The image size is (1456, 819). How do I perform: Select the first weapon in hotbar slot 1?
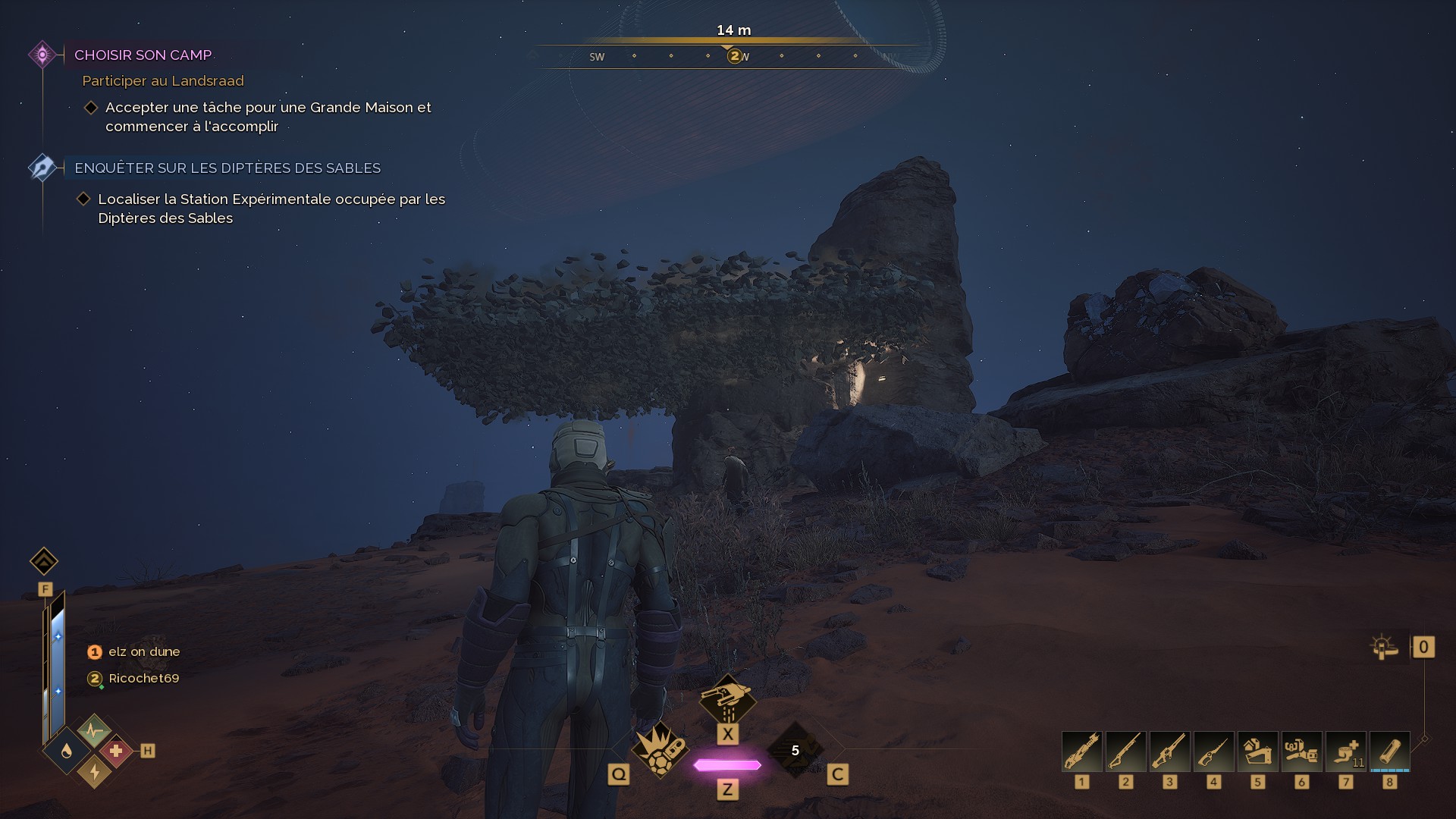coord(1081,752)
